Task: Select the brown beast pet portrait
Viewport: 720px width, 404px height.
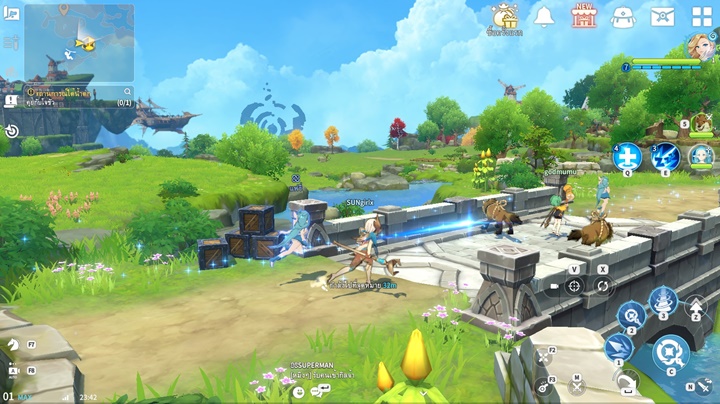Action: click(x=701, y=124)
